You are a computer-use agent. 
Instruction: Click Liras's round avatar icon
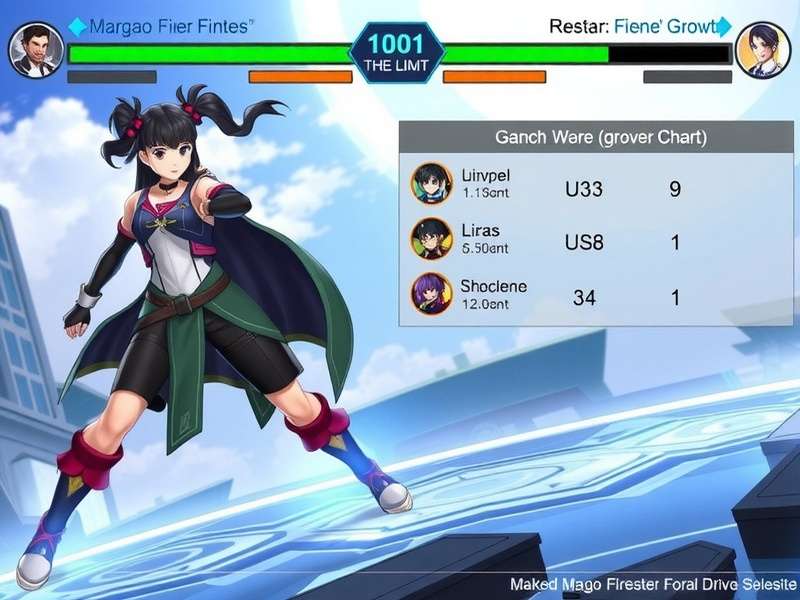point(432,239)
